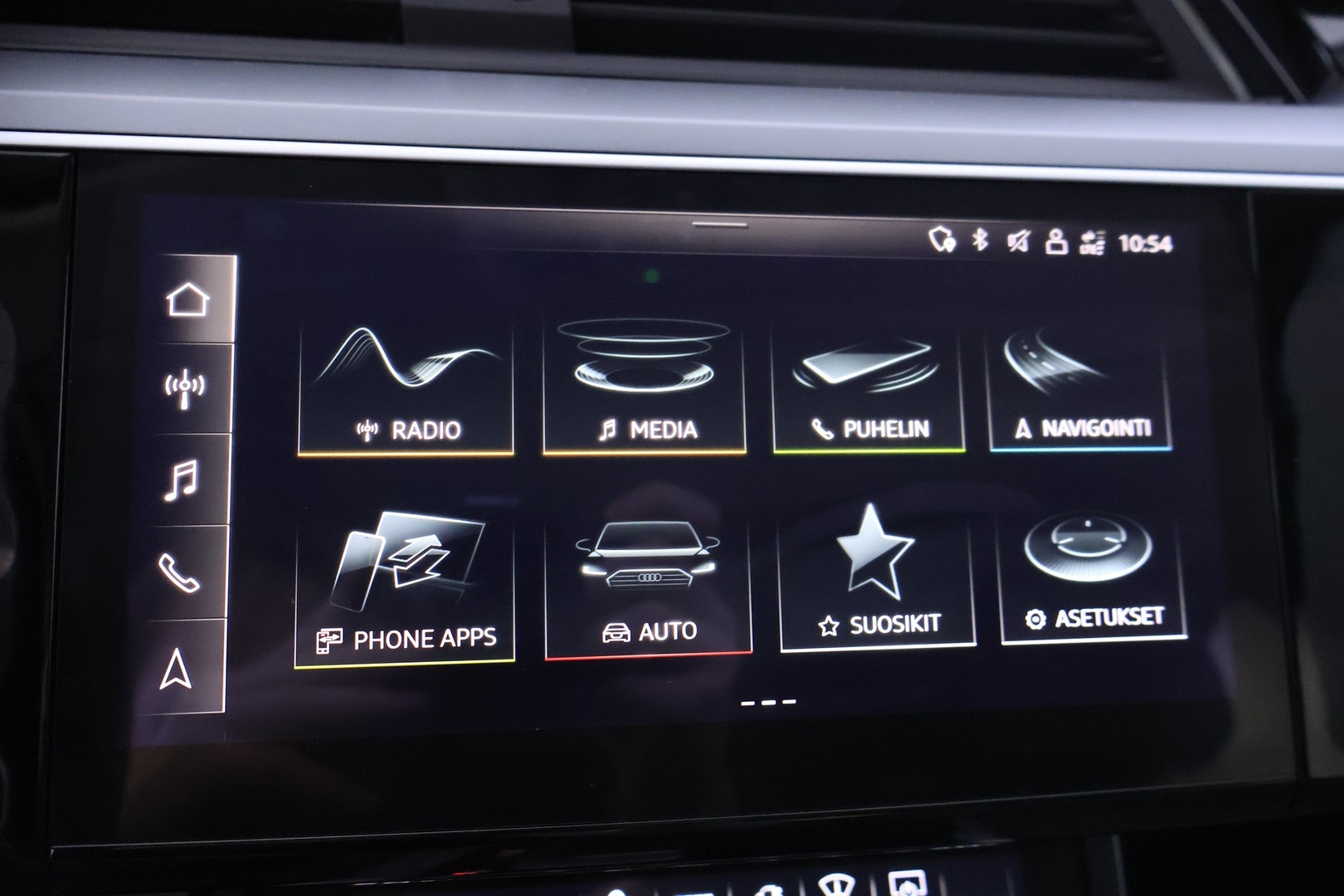The image size is (1344, 896).
Task: Open the page indicator dots at bottom
Action: coord(770,702)
